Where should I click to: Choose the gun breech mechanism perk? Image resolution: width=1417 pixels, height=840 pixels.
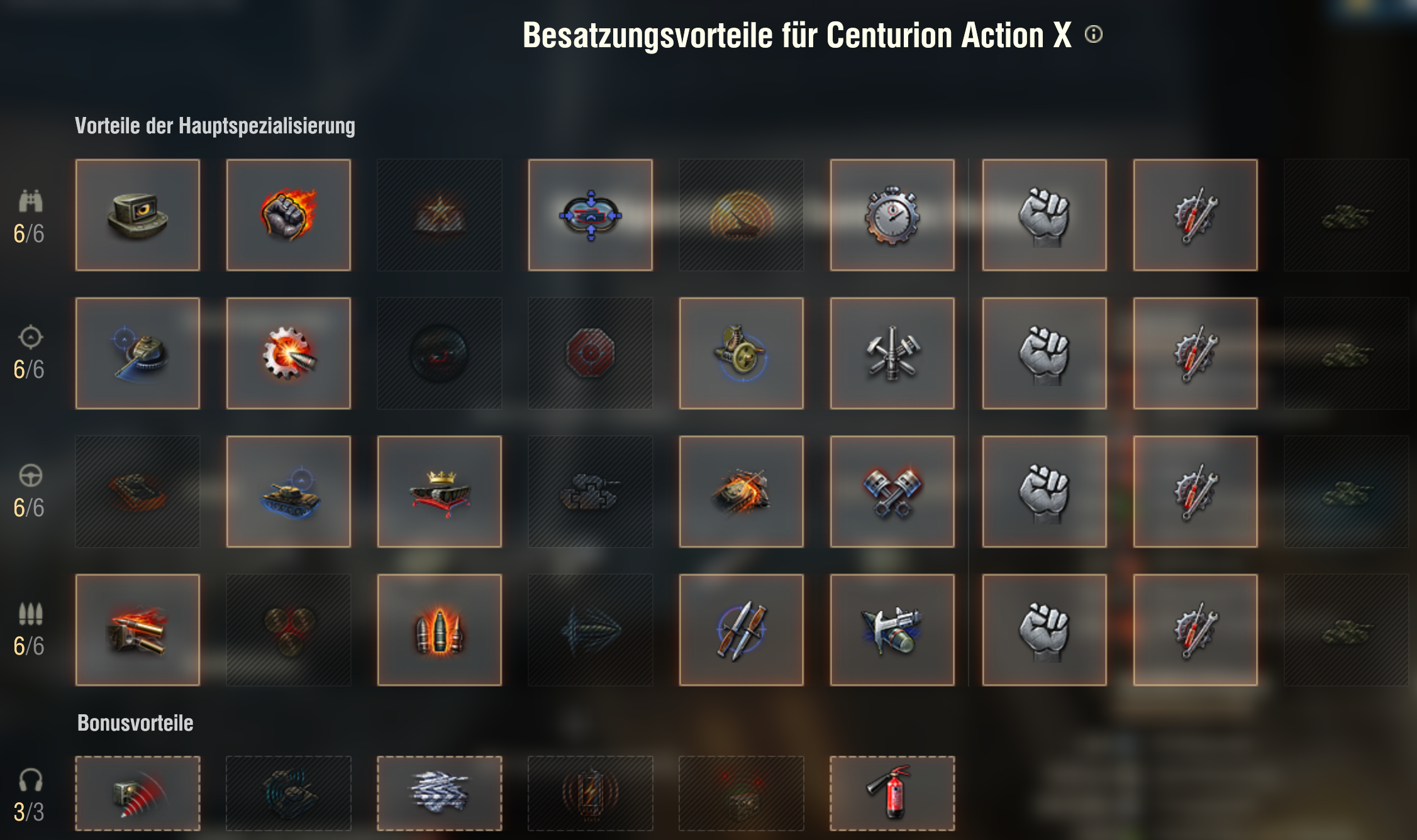(x=741, y=353)
